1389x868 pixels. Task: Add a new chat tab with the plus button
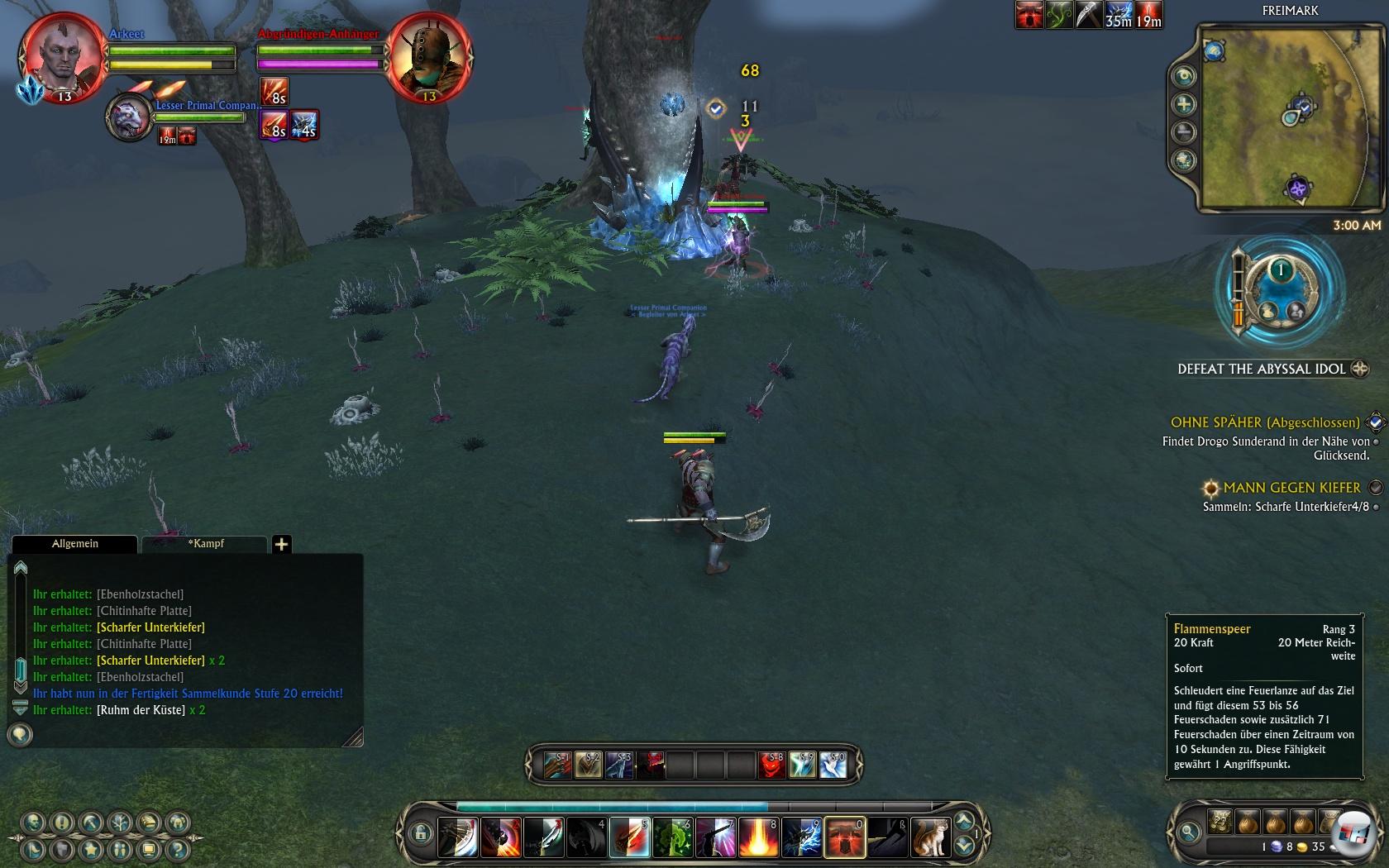(x=281, y=544)
